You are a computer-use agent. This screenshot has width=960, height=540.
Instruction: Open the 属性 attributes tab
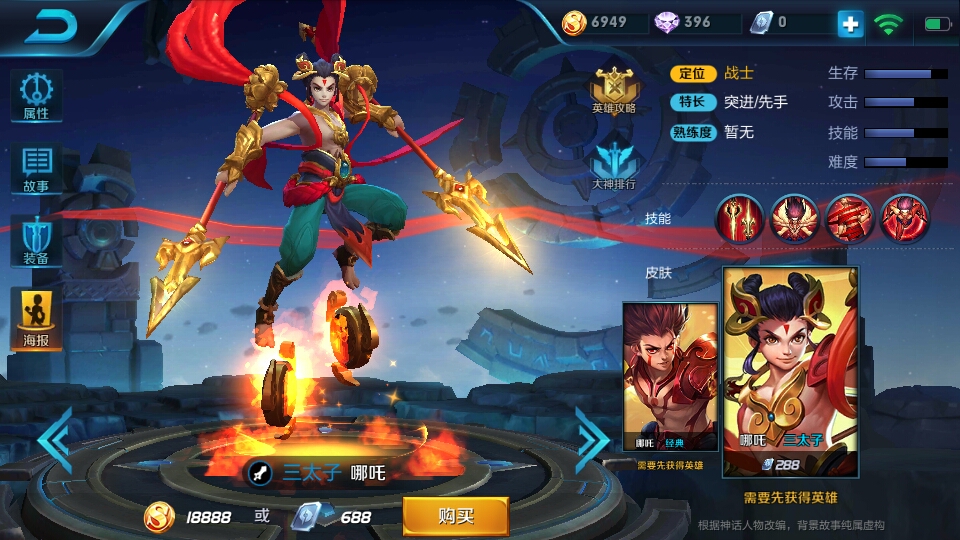[37, 95]
